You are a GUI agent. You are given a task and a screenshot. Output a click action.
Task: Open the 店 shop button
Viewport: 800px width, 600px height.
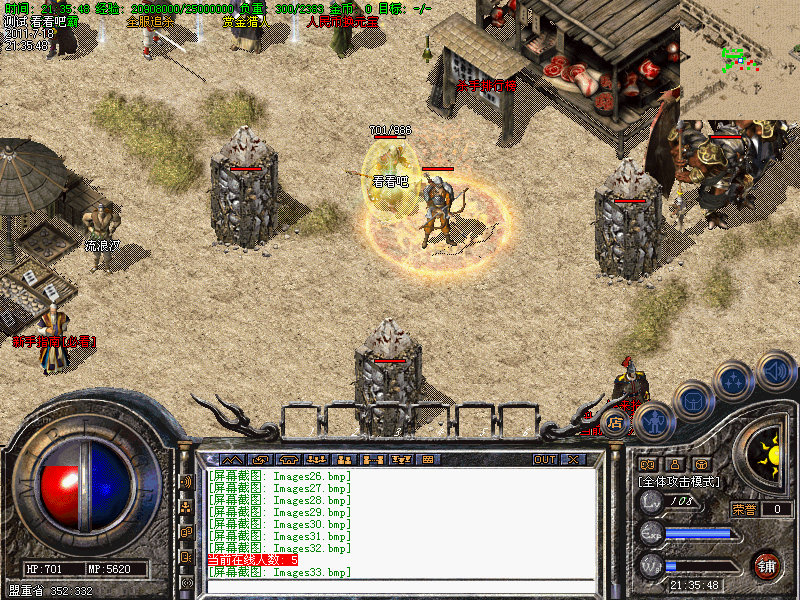(616, 425)
